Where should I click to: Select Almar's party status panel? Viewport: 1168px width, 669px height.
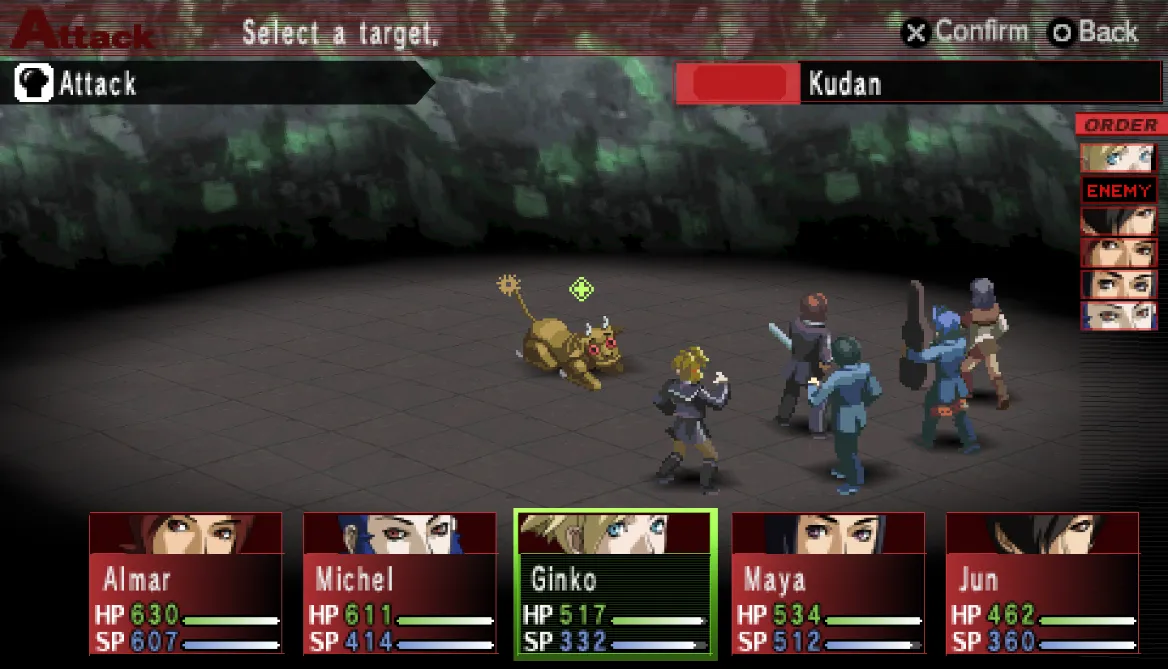pyautogui.click(x=186, y=582)
